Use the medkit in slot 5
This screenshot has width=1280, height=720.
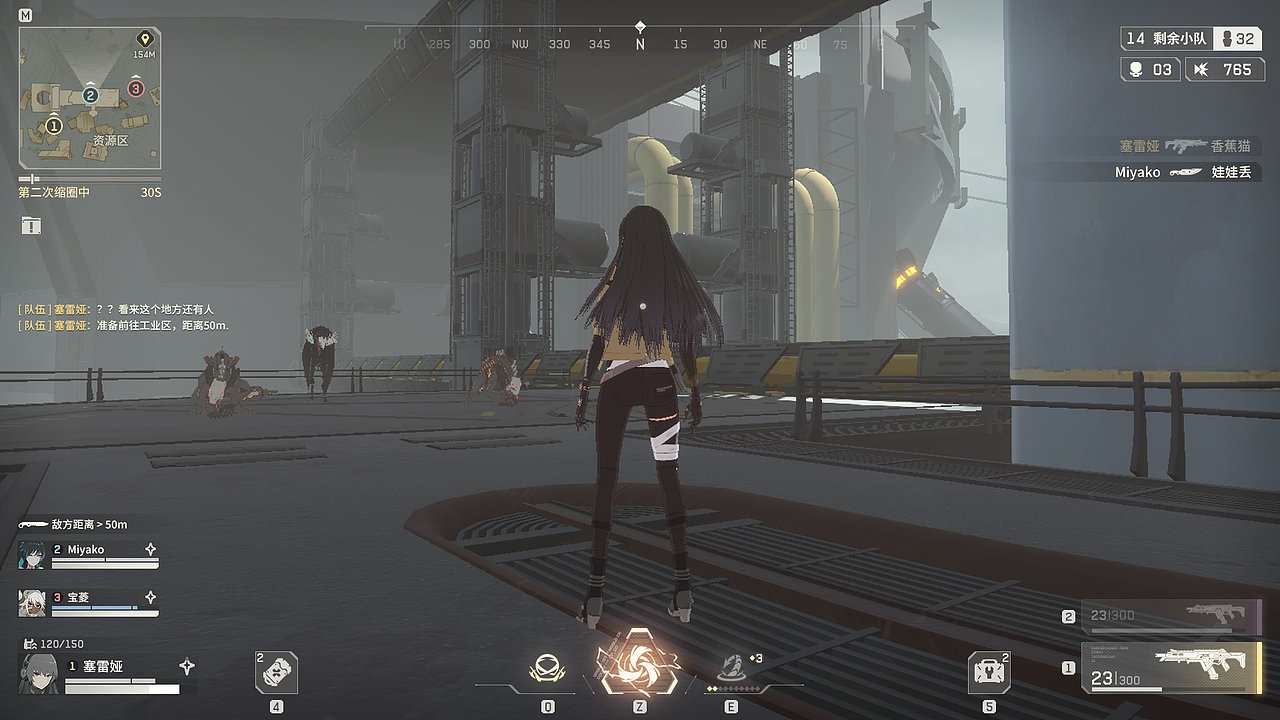click(x=988, y=672)
